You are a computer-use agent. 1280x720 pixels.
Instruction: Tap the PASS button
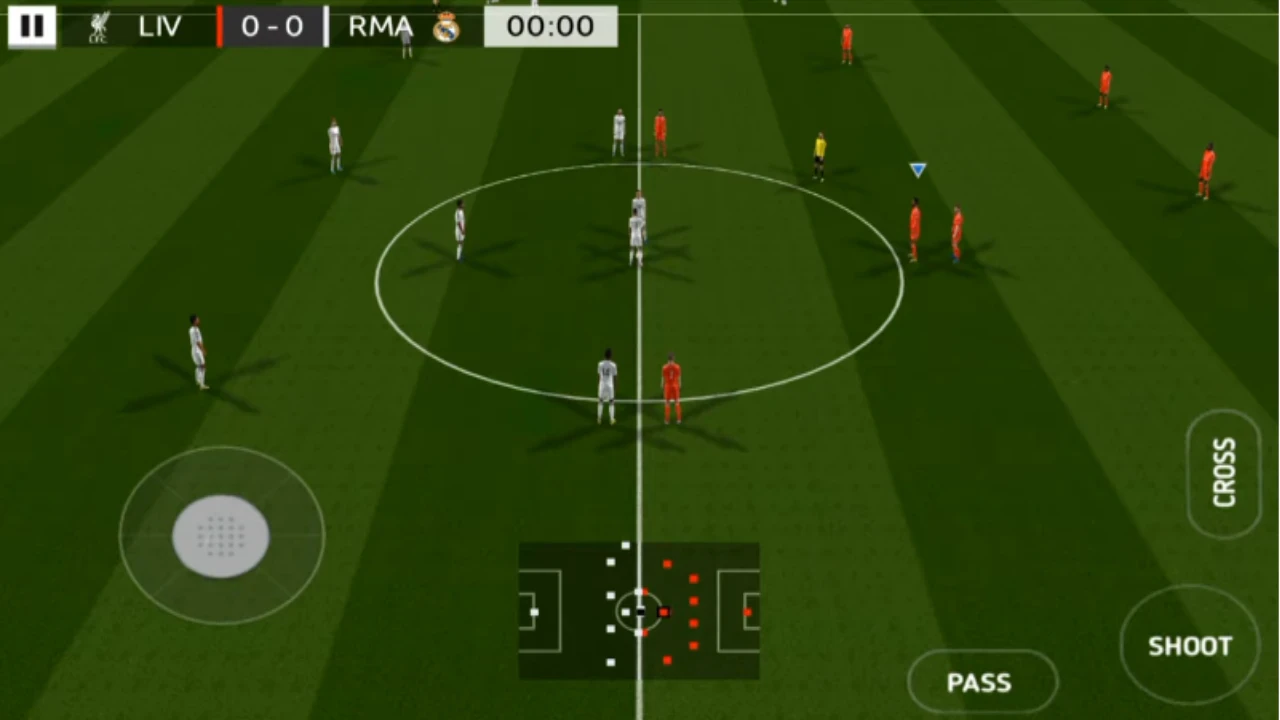pyautogui.click(x=982, y=683)
